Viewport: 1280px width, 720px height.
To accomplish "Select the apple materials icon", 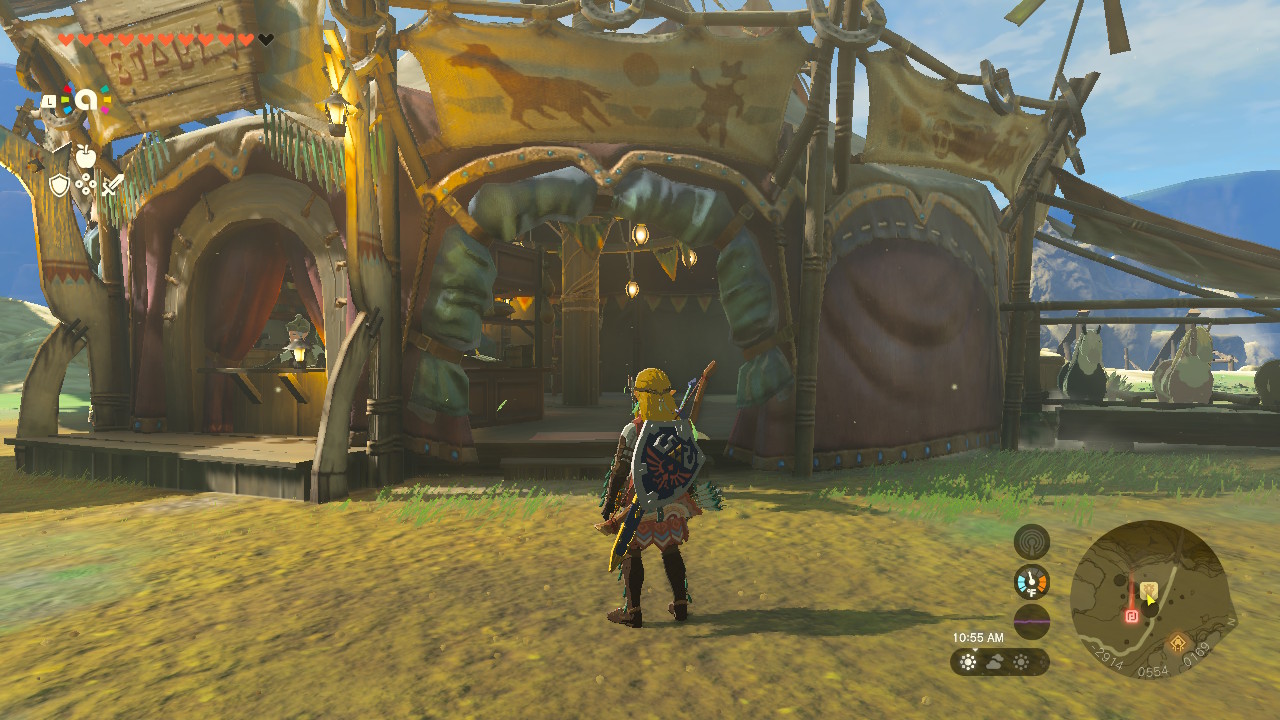I will tap(86, 155).
